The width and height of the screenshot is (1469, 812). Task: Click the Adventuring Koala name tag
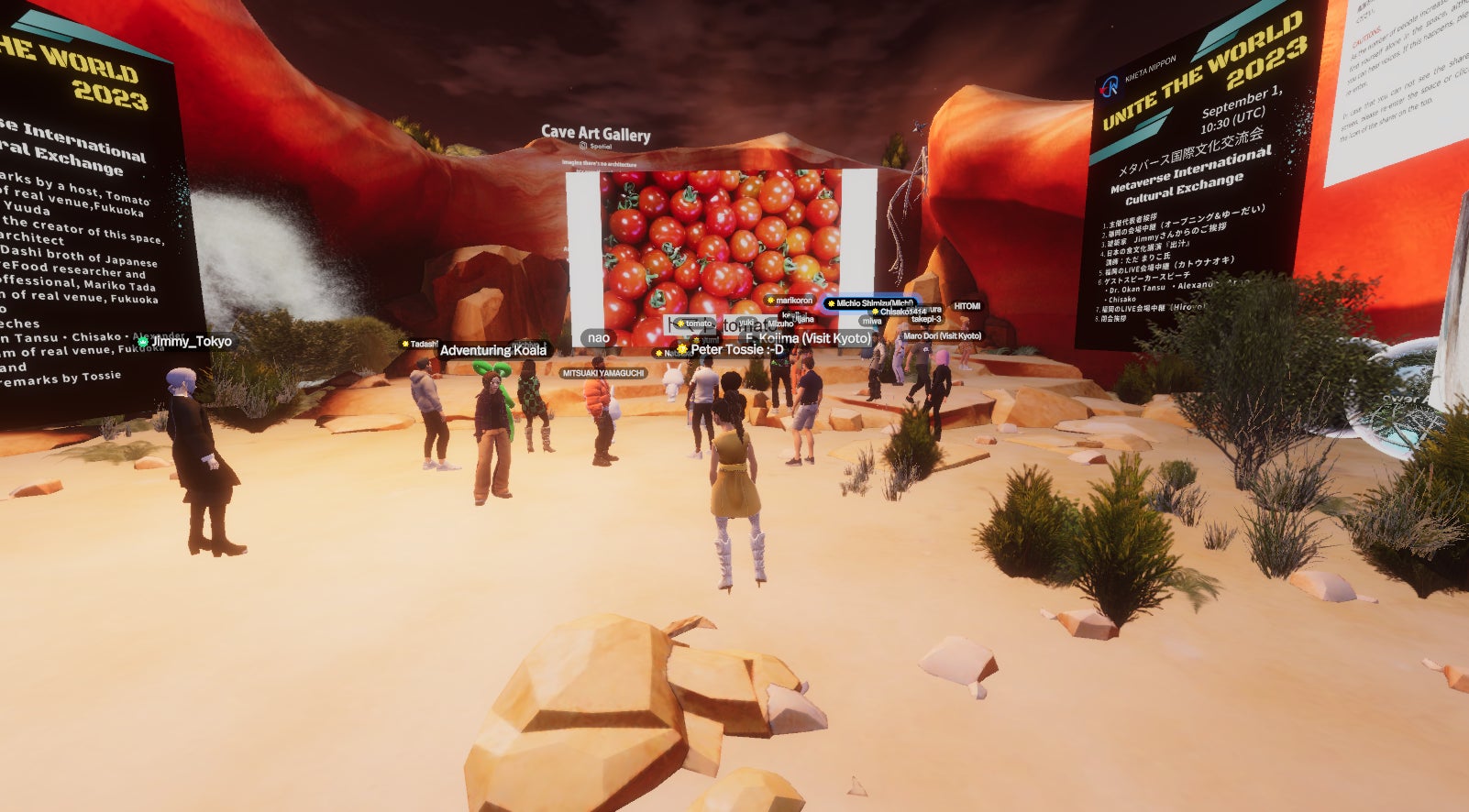[493, 350]
